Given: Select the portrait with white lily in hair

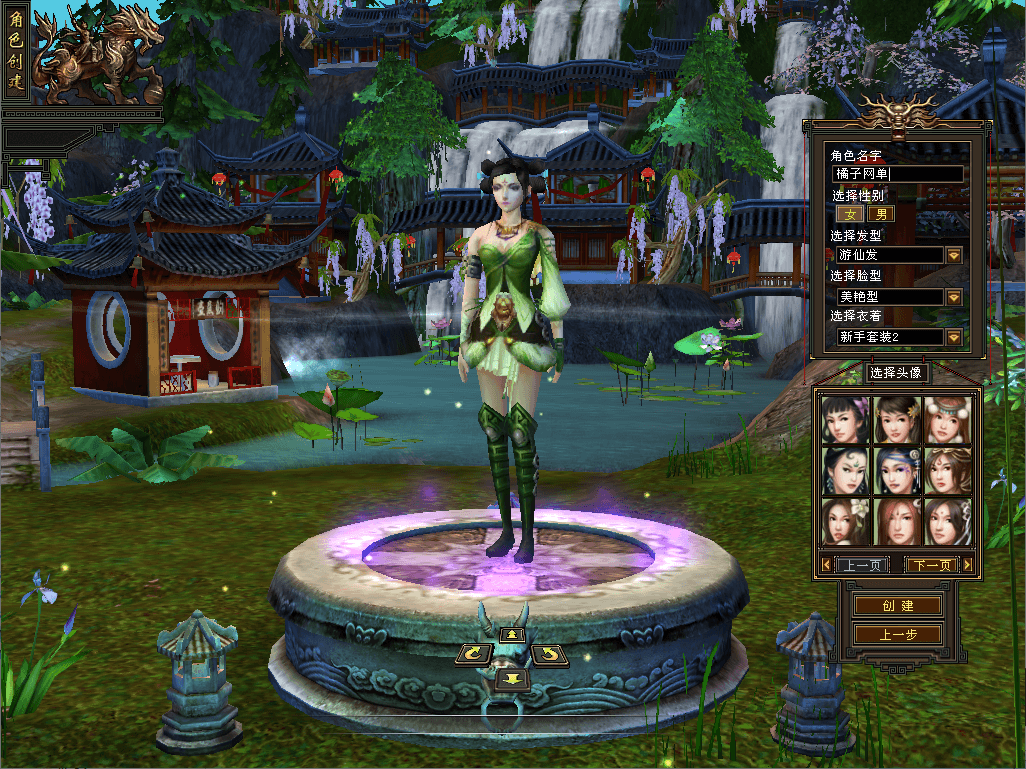Looking at the screenshot, I should pyautogui.click(x=845, y=522).
